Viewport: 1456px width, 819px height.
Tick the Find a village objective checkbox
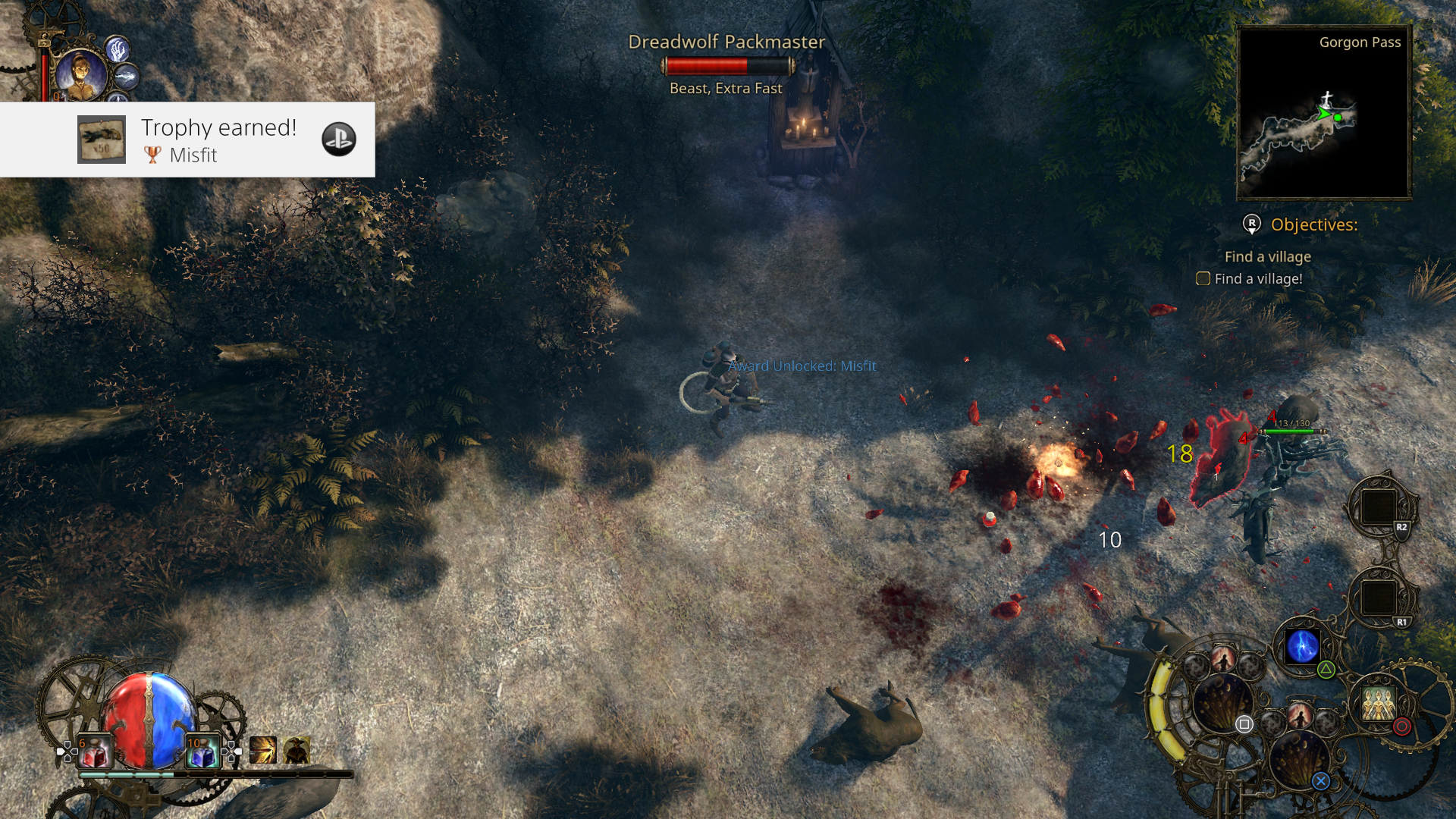coord(1203,279)
